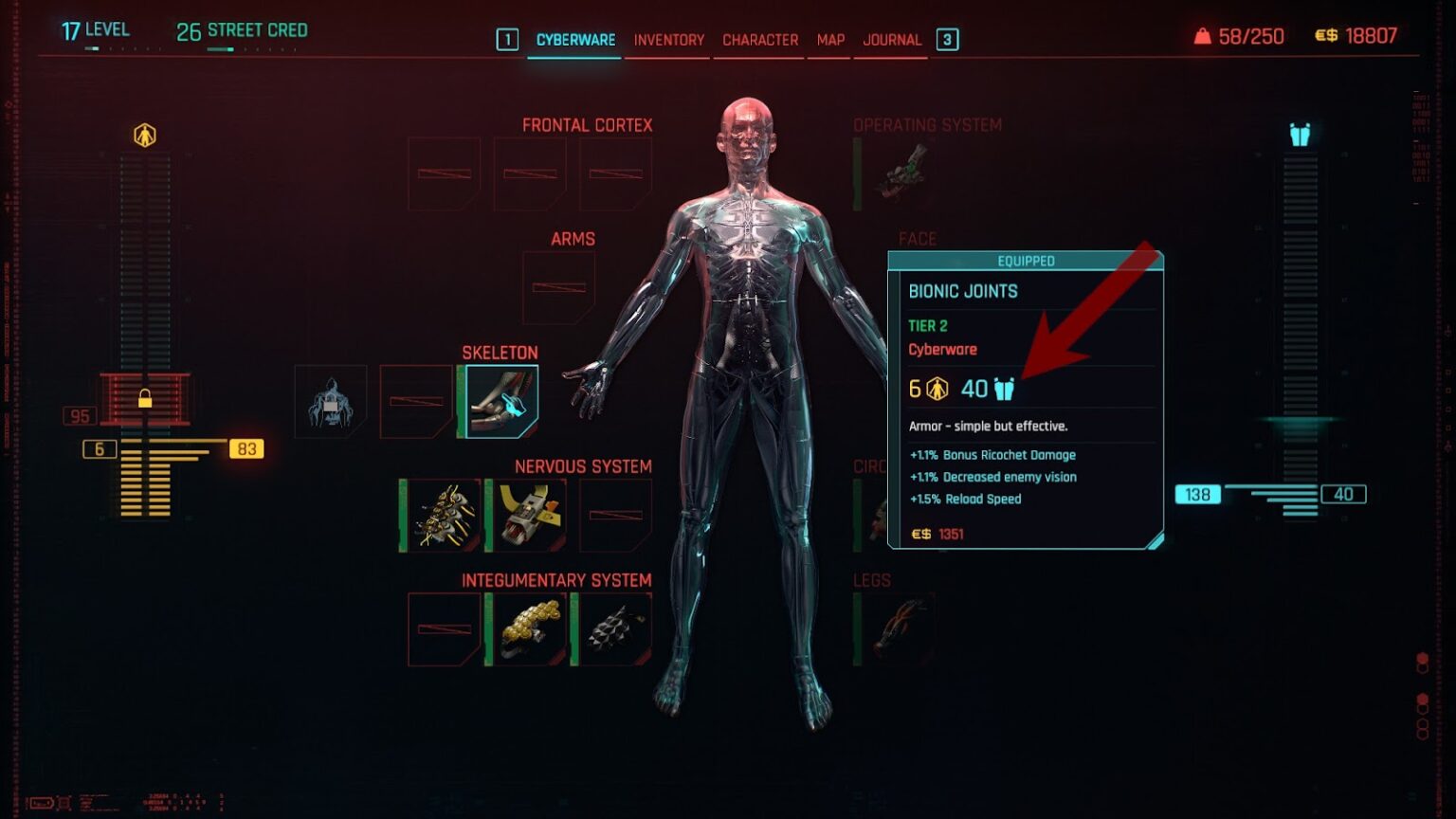Select the second Nervous System implant icon
Viewport: 1456px width, 819px height.
pos(527,514)
